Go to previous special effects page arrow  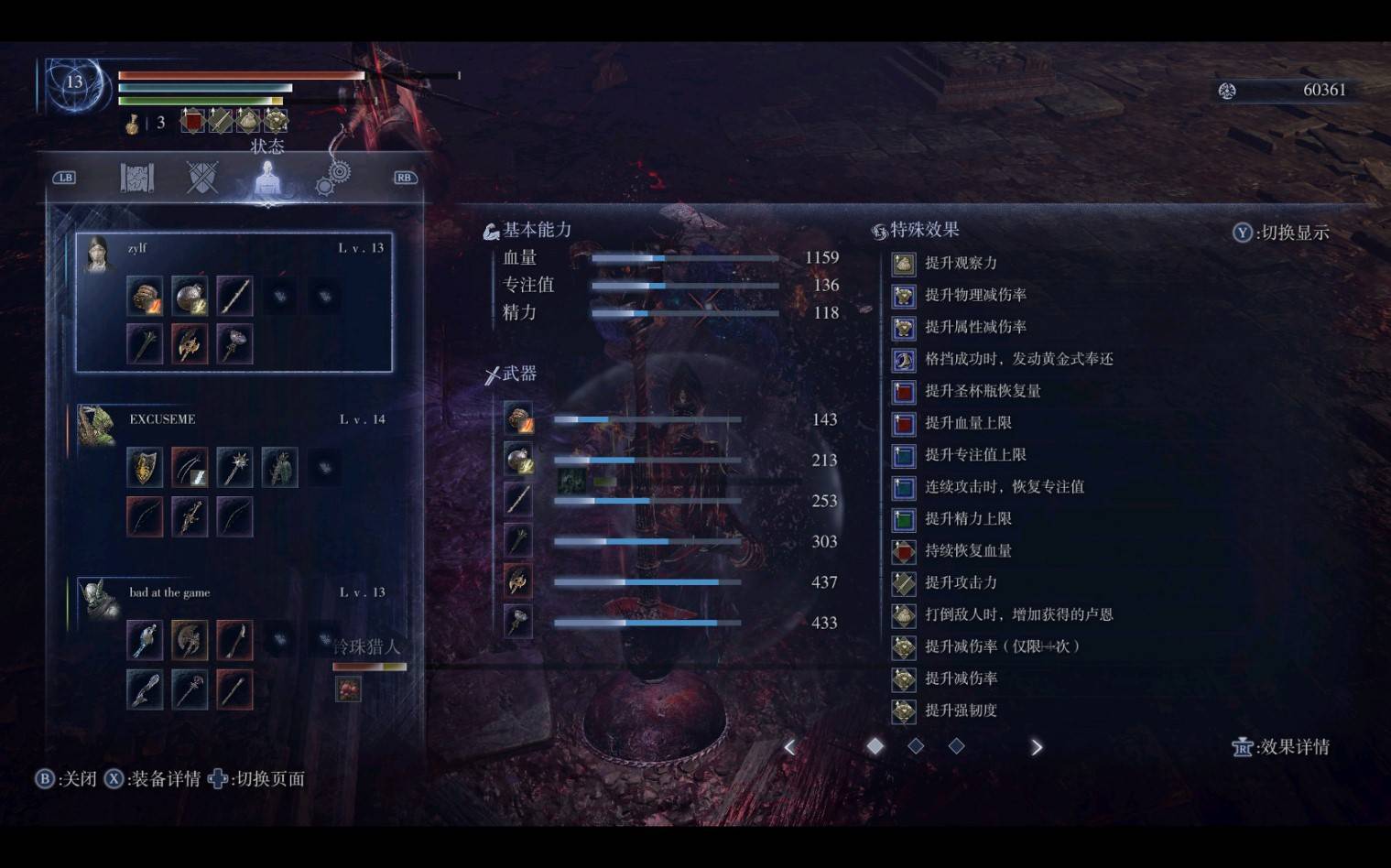coord(790,747)
